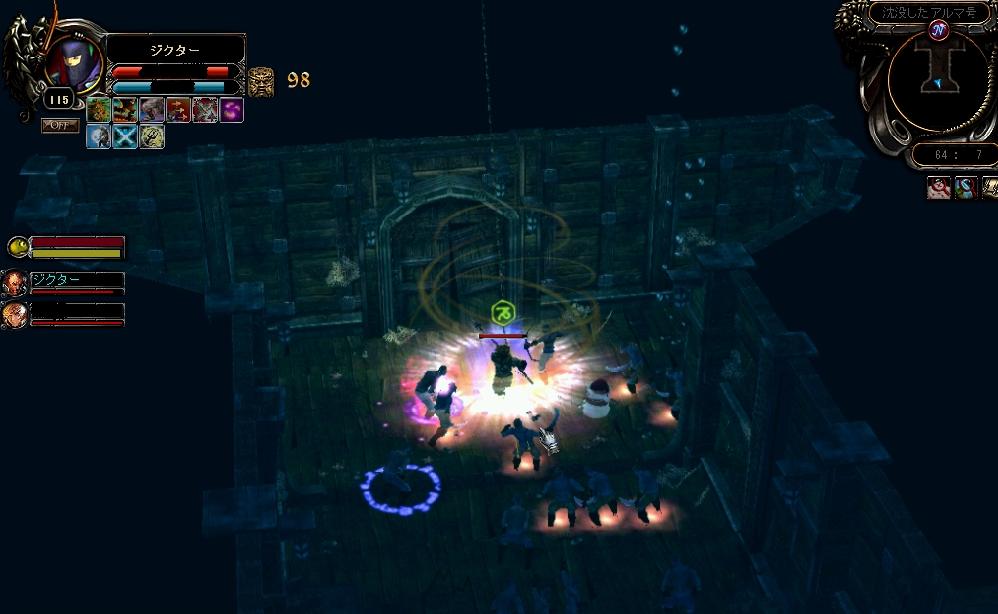998x614 pixels.
Task: Select the purple swirl buff icon
Action: tap(231, 110)
